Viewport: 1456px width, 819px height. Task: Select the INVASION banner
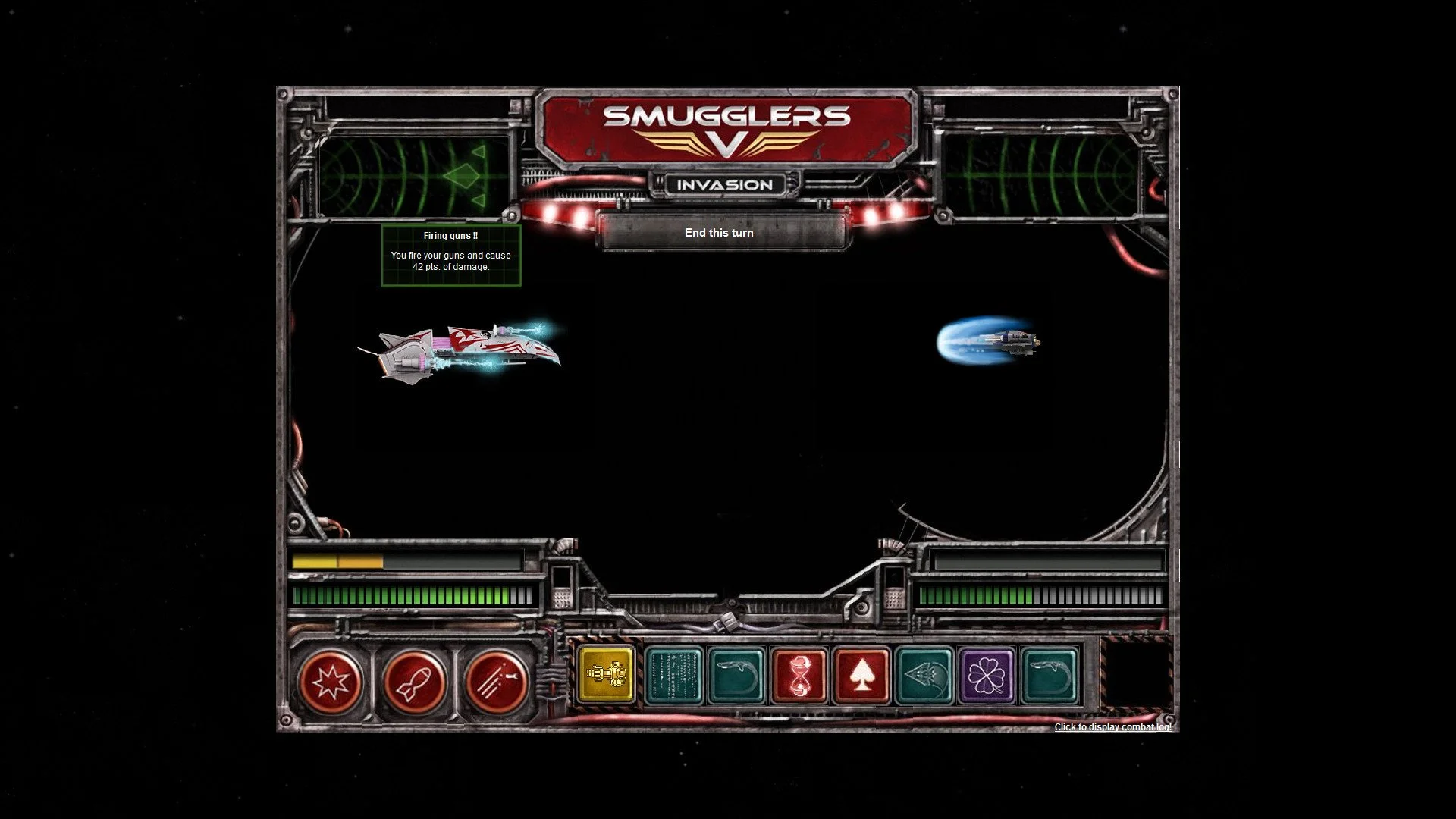[723, 184]
